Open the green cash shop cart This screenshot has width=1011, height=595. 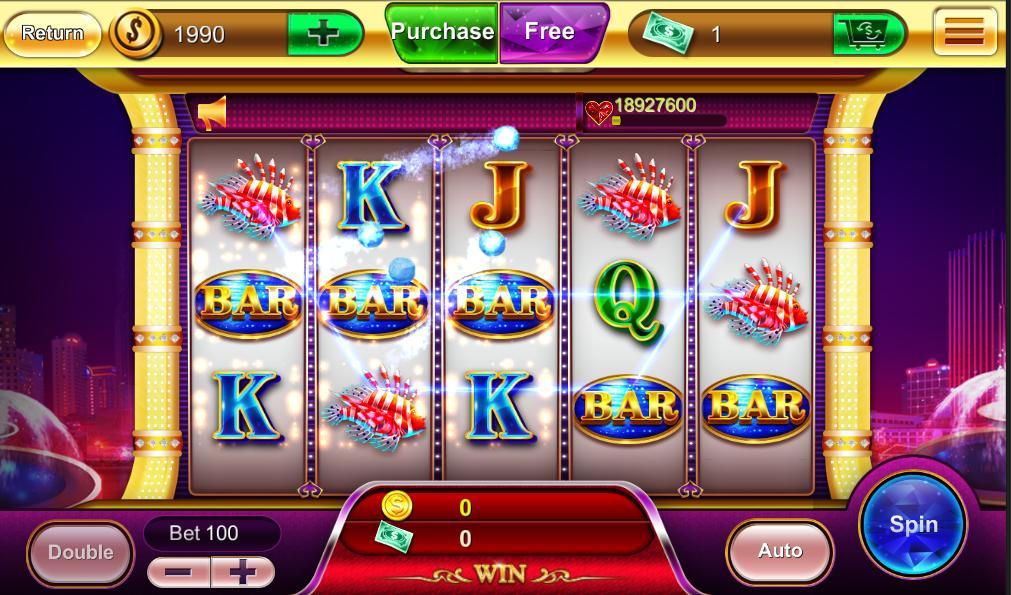(x=866, y=34)
